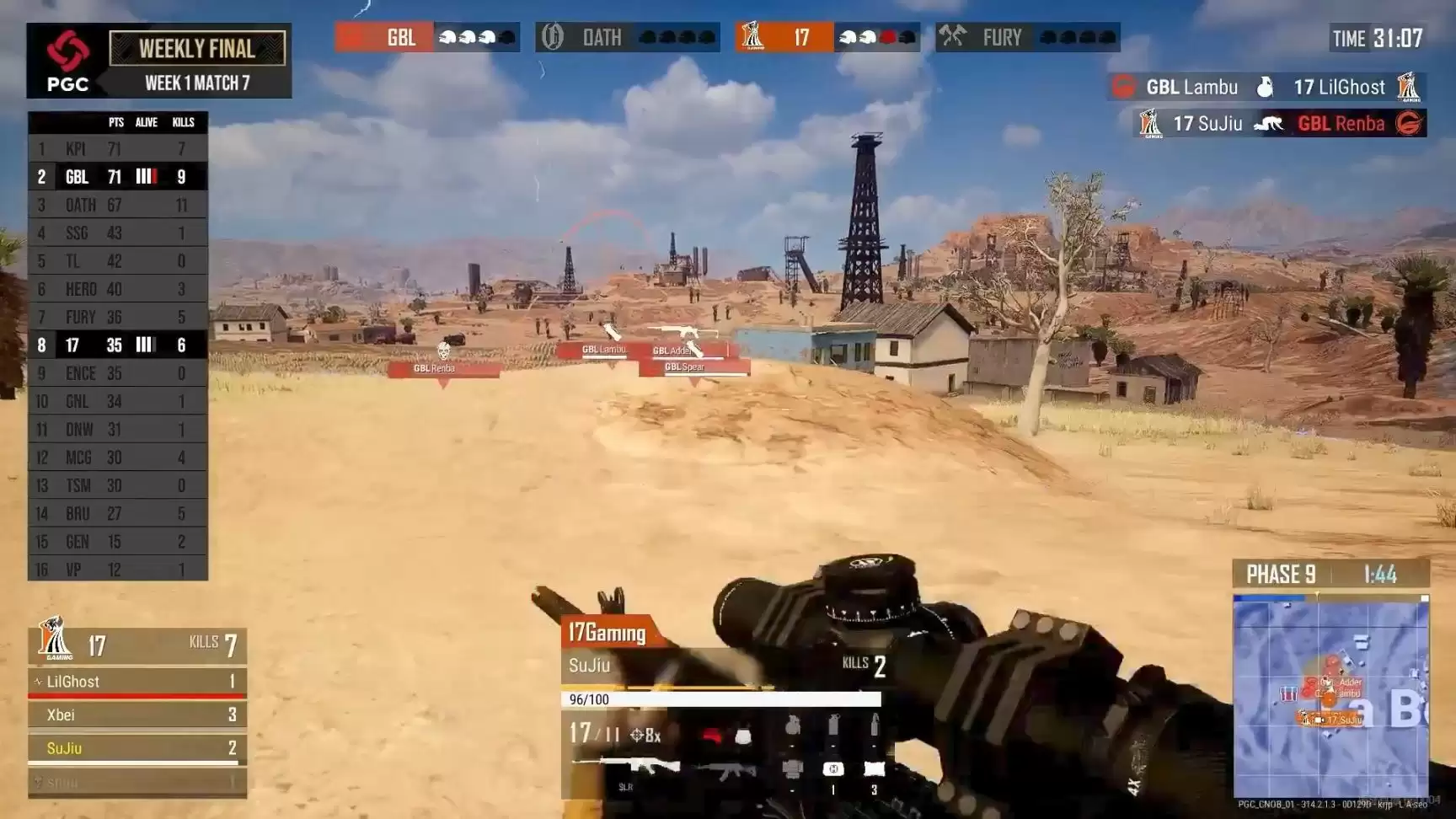Choose the KPI row on the leaderboard
Image resolution: width=1456 pixels, height=819 pixels.
point(117,149)
